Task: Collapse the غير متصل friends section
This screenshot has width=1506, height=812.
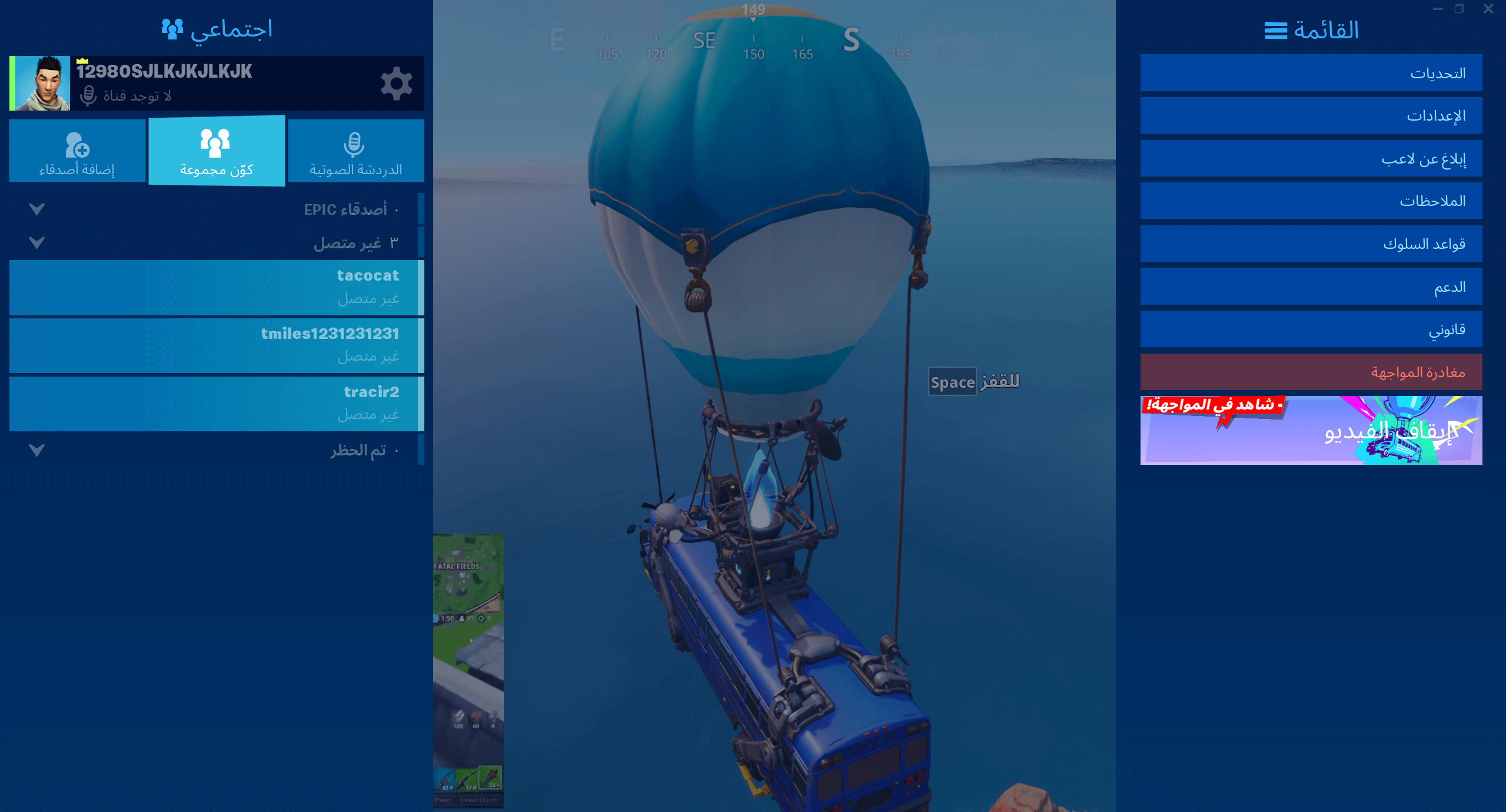Action: coord(36,241)
